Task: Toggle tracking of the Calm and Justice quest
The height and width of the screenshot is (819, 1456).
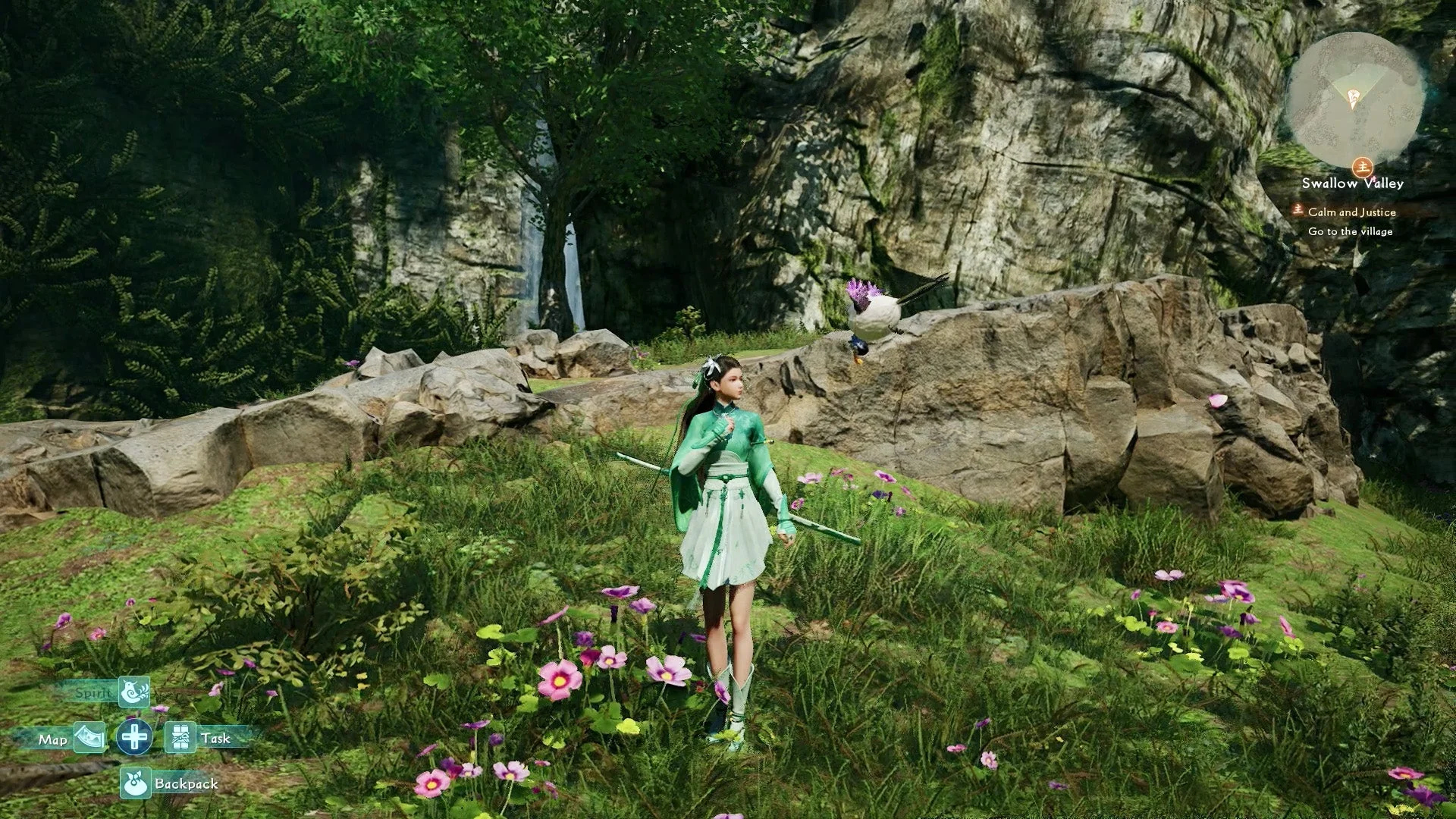Action: 1352,212
